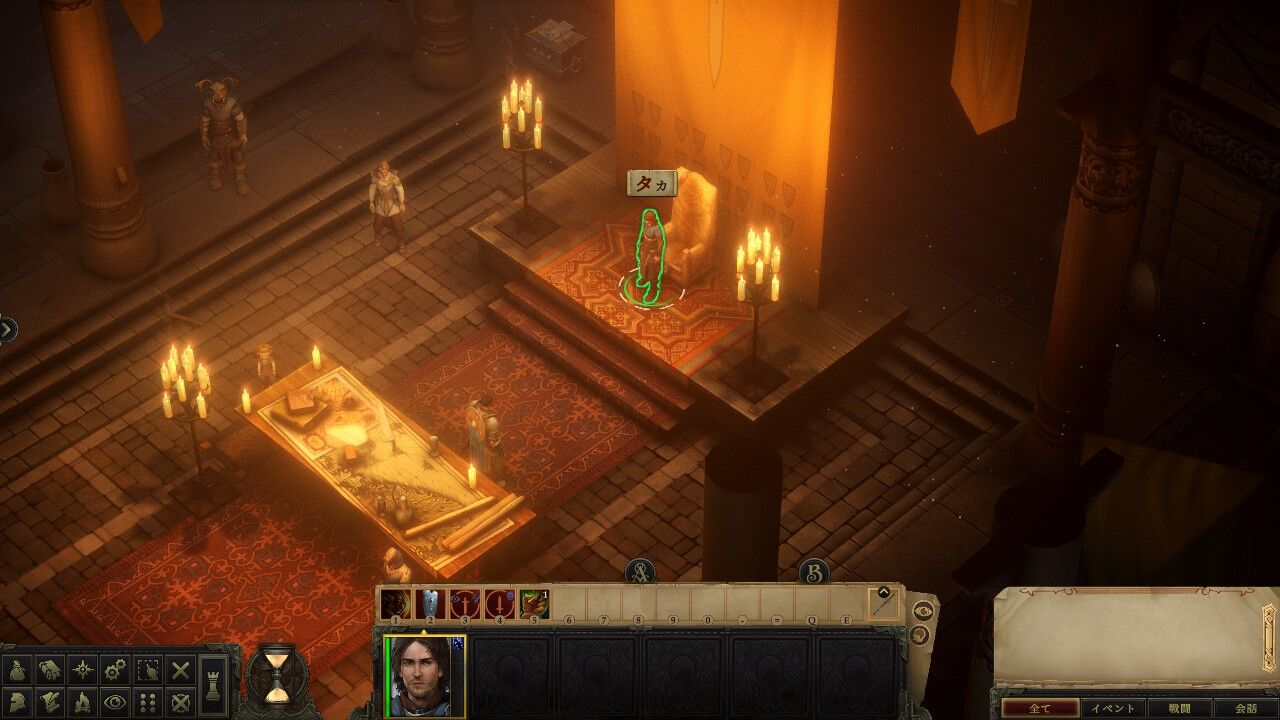Click the chess rook button

(212, 685)
